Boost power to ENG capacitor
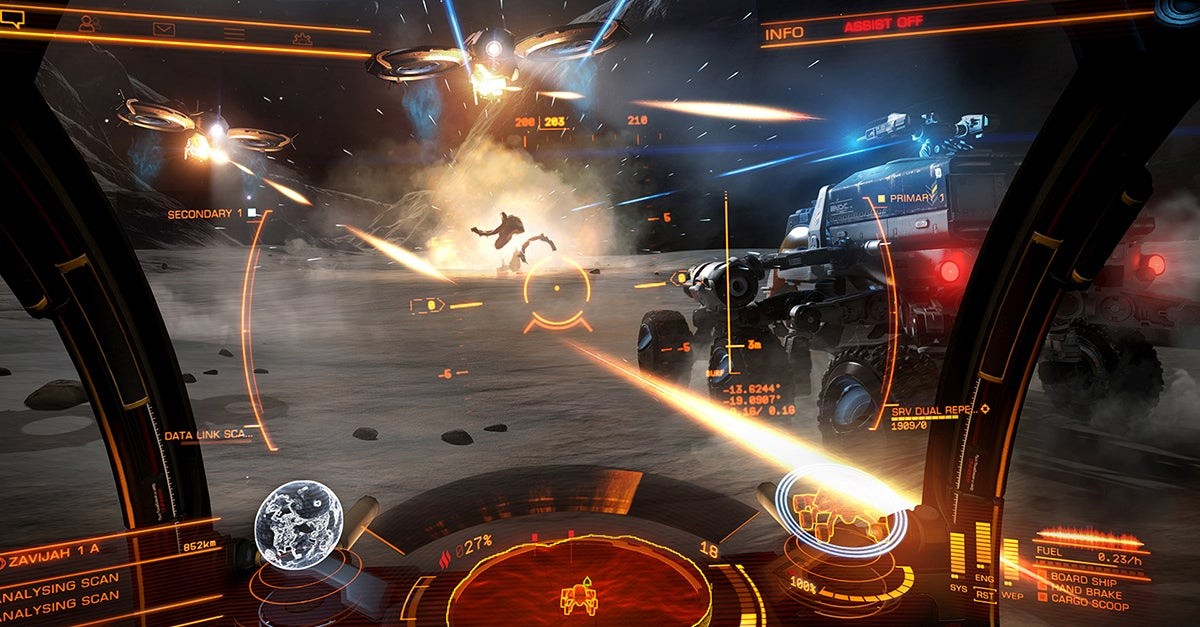 pyautogui.click(x=984, y=577)
